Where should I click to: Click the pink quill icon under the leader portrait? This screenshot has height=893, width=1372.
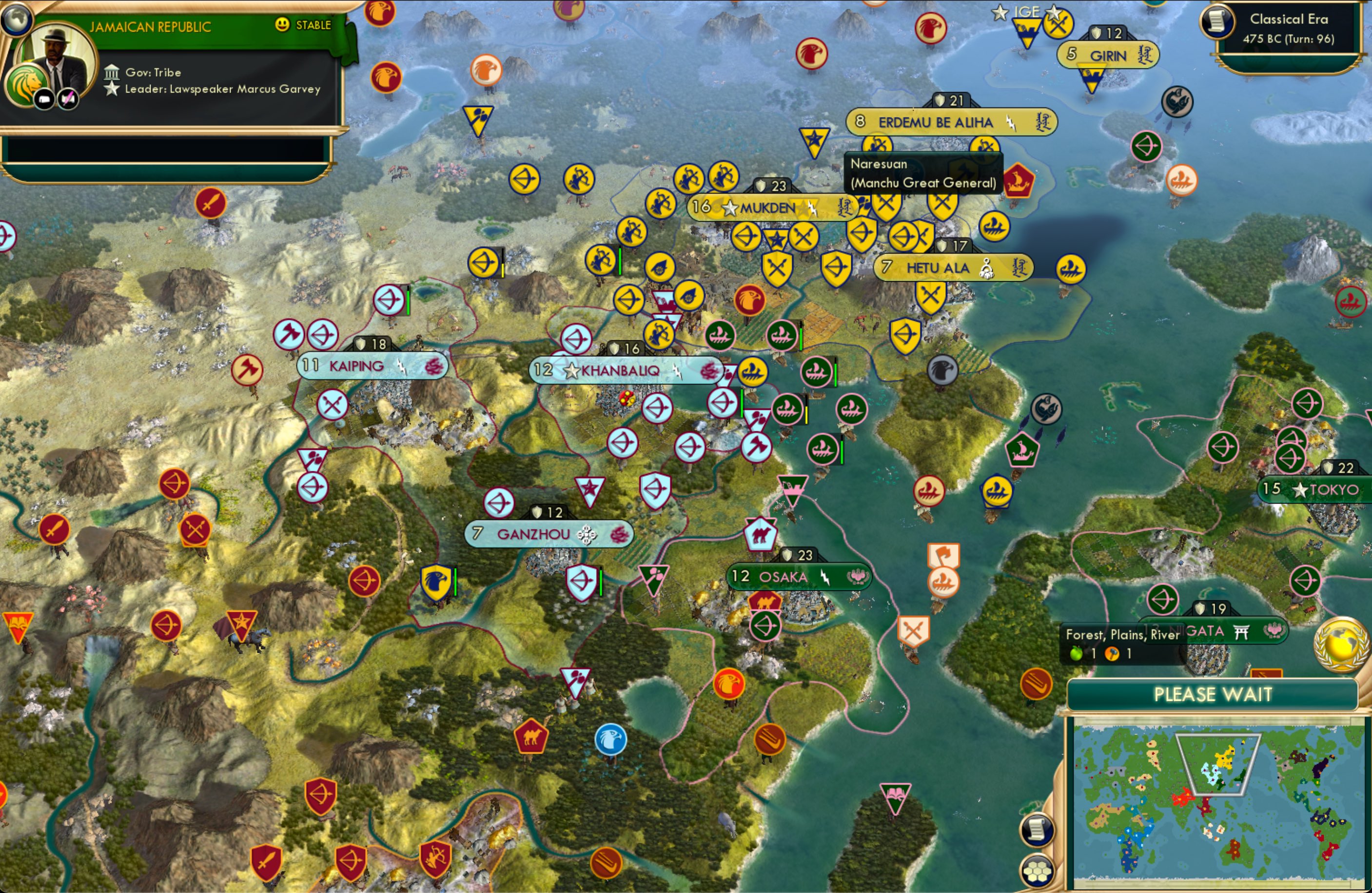pos(67,98)
